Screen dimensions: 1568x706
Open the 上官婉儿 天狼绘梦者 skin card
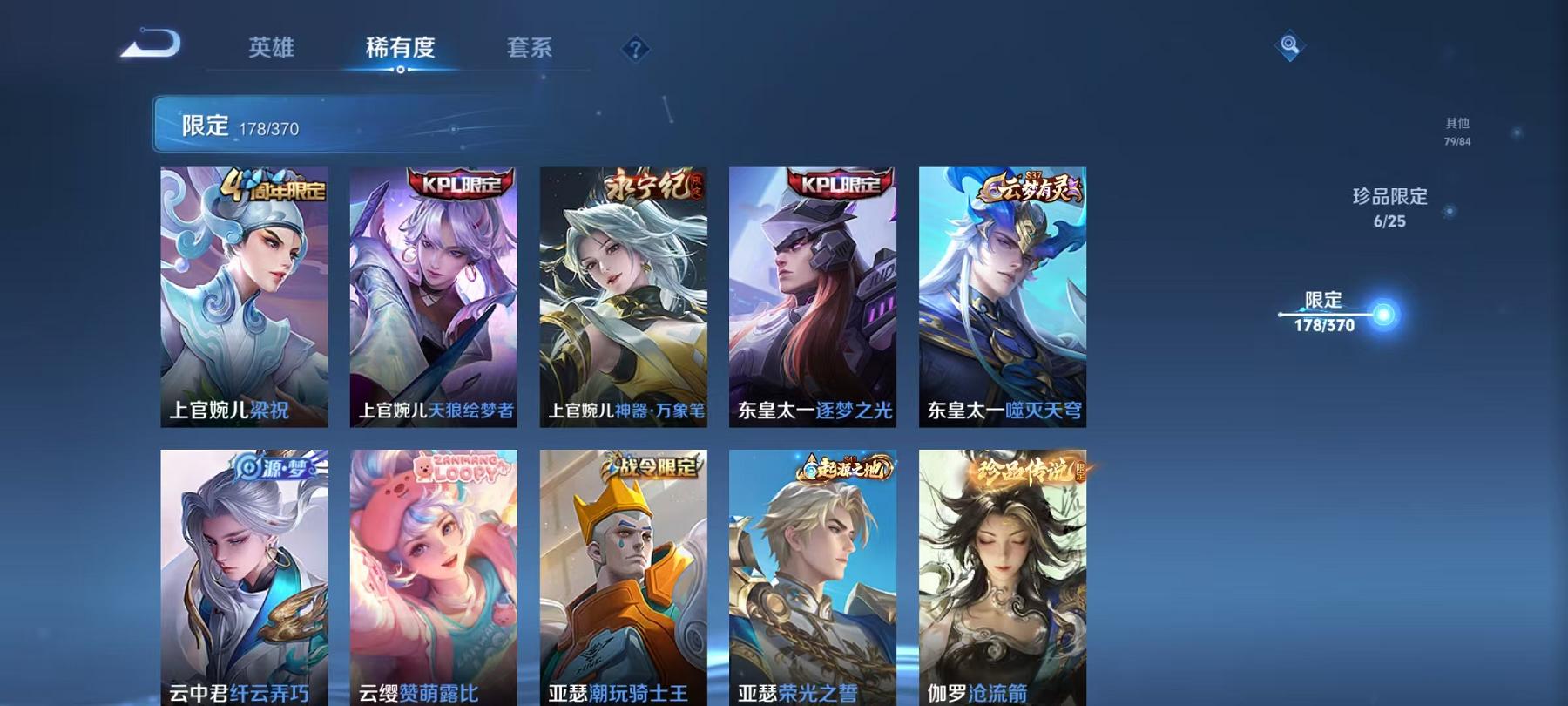click(x=435, y=296)
